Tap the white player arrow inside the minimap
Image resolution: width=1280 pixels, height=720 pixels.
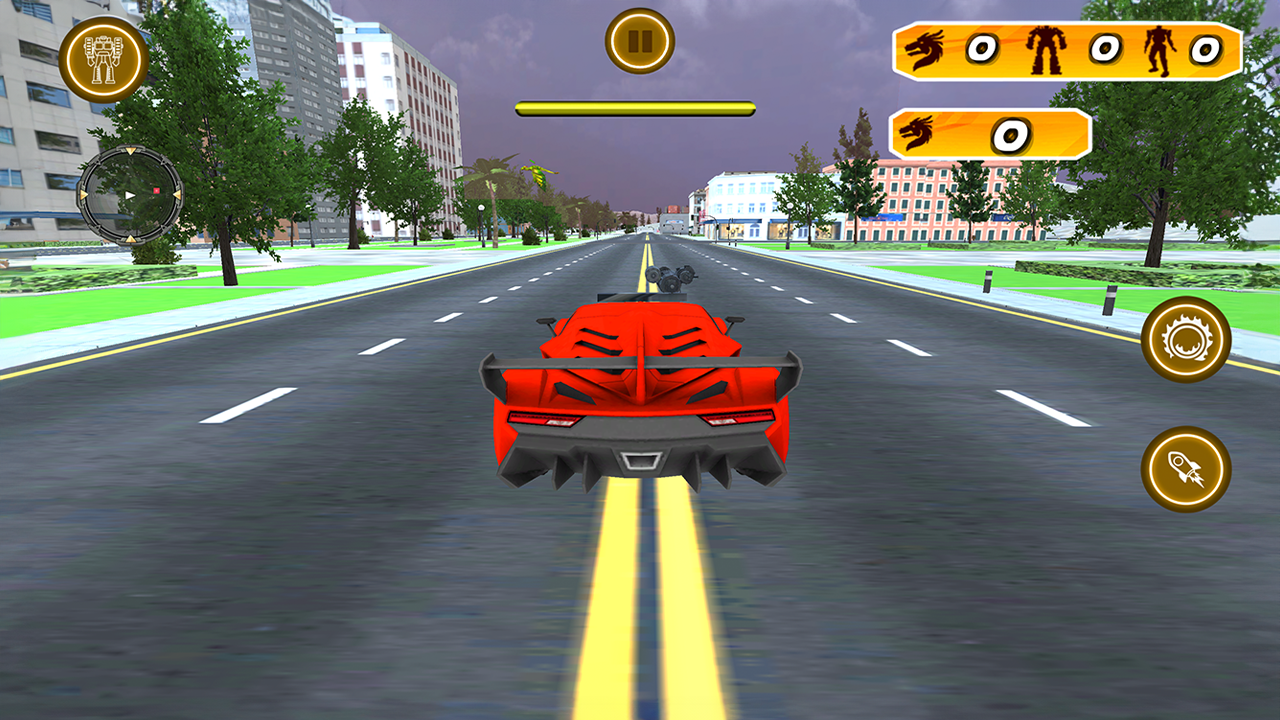(129, 195)
